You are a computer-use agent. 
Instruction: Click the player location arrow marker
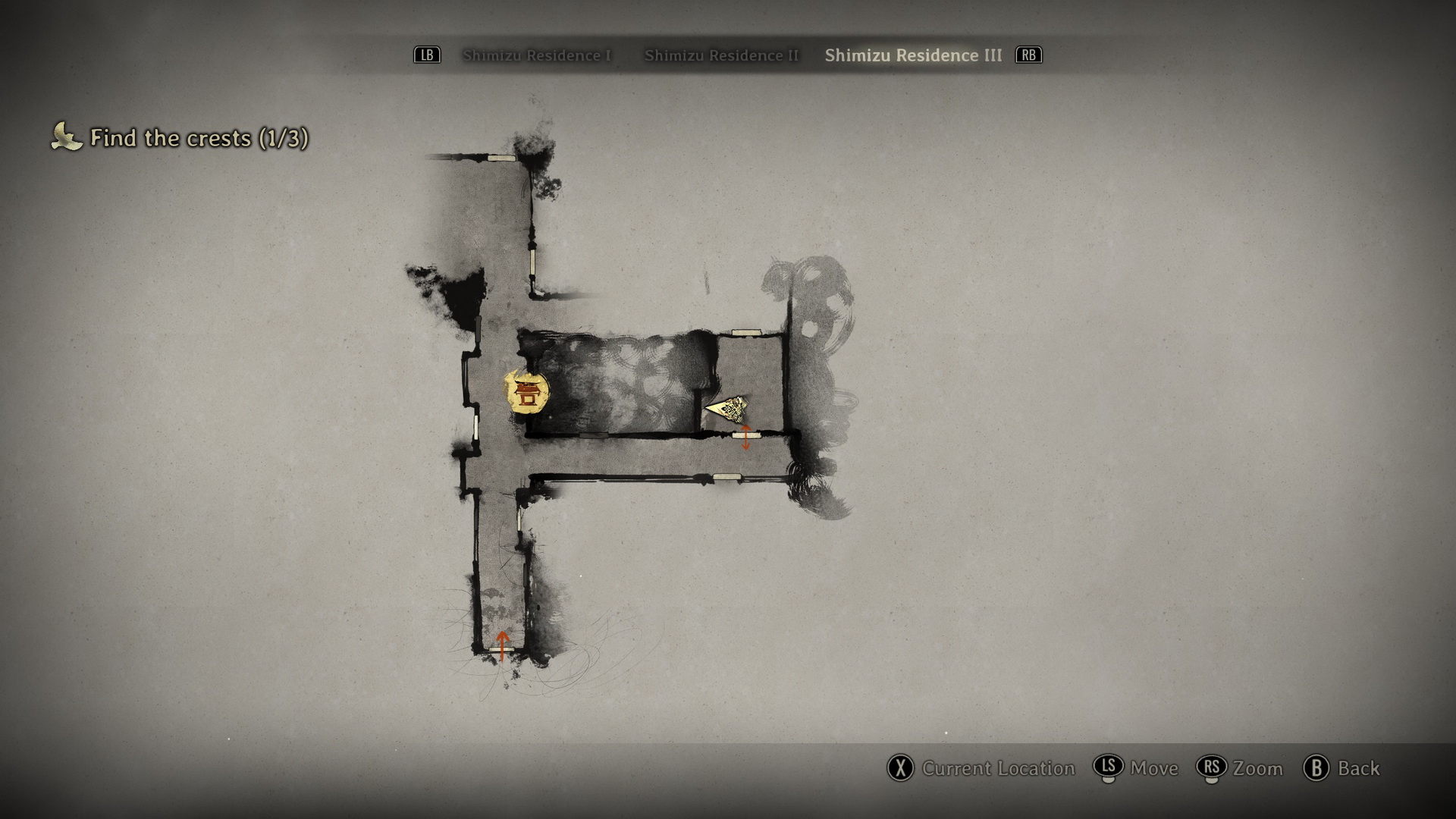pyautogui.click(x=729, y=409)
